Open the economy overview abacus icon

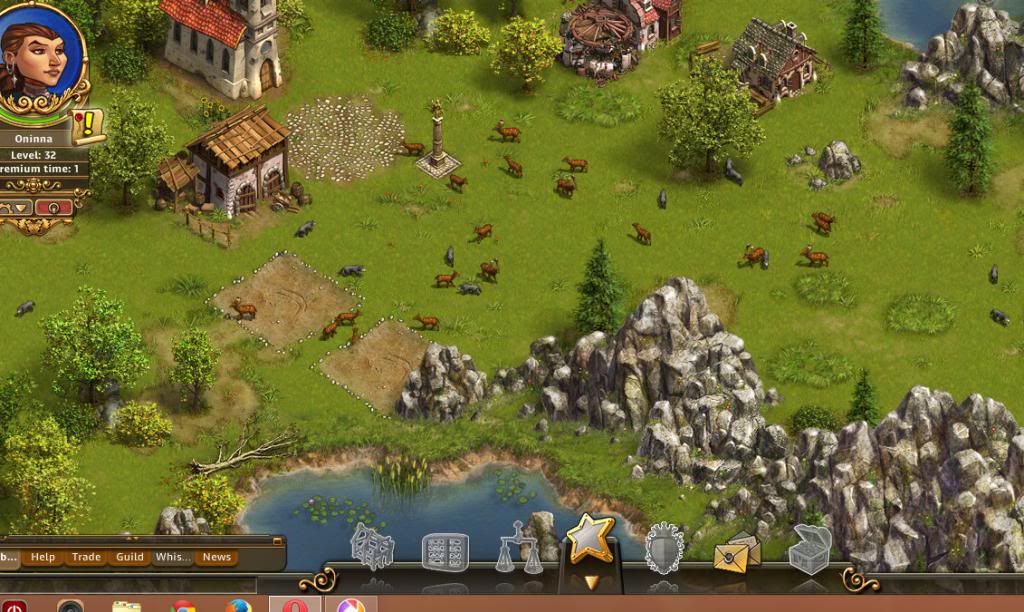(x=444, y=551)
